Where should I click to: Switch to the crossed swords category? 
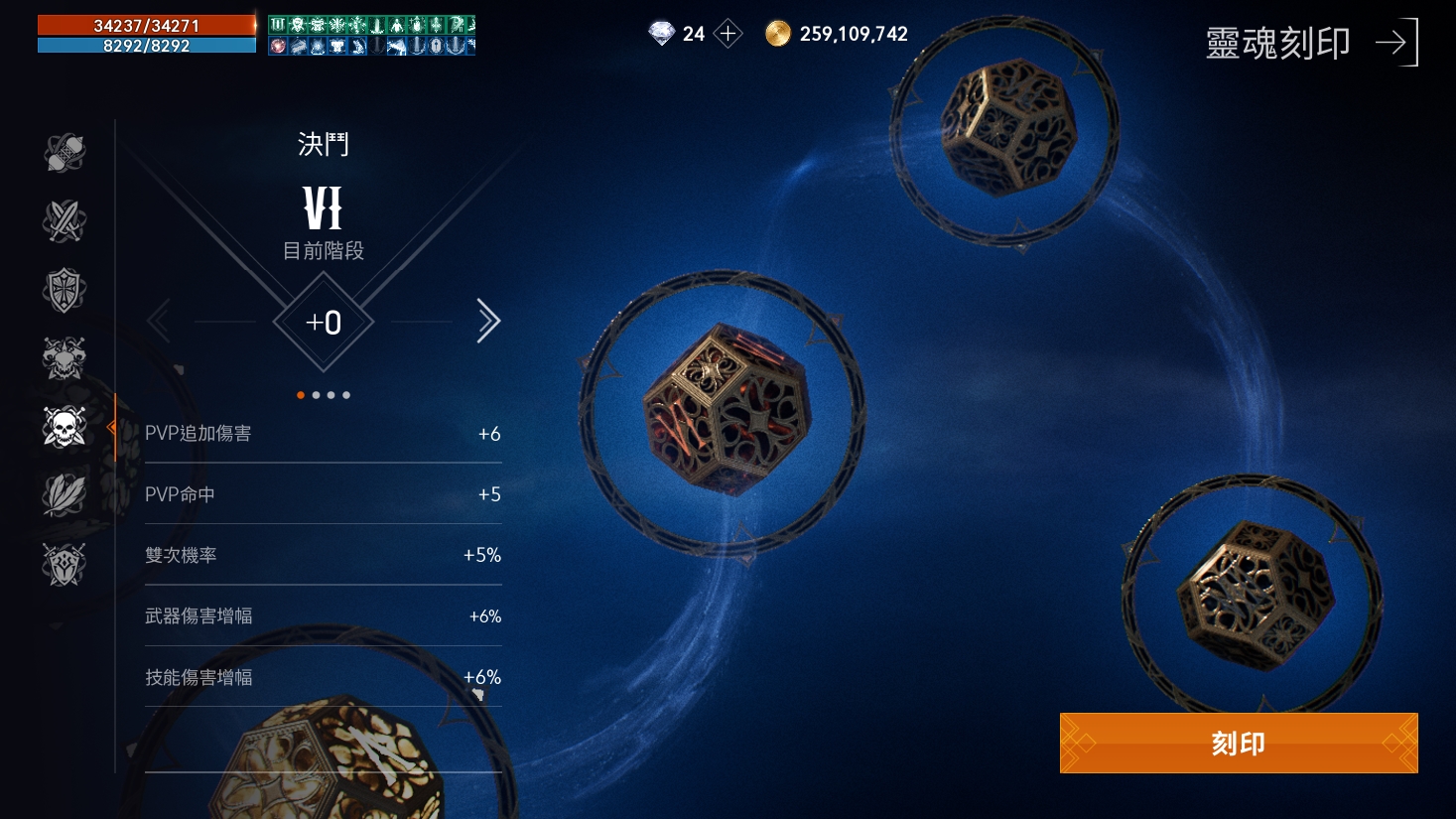[x=65, y=220]
